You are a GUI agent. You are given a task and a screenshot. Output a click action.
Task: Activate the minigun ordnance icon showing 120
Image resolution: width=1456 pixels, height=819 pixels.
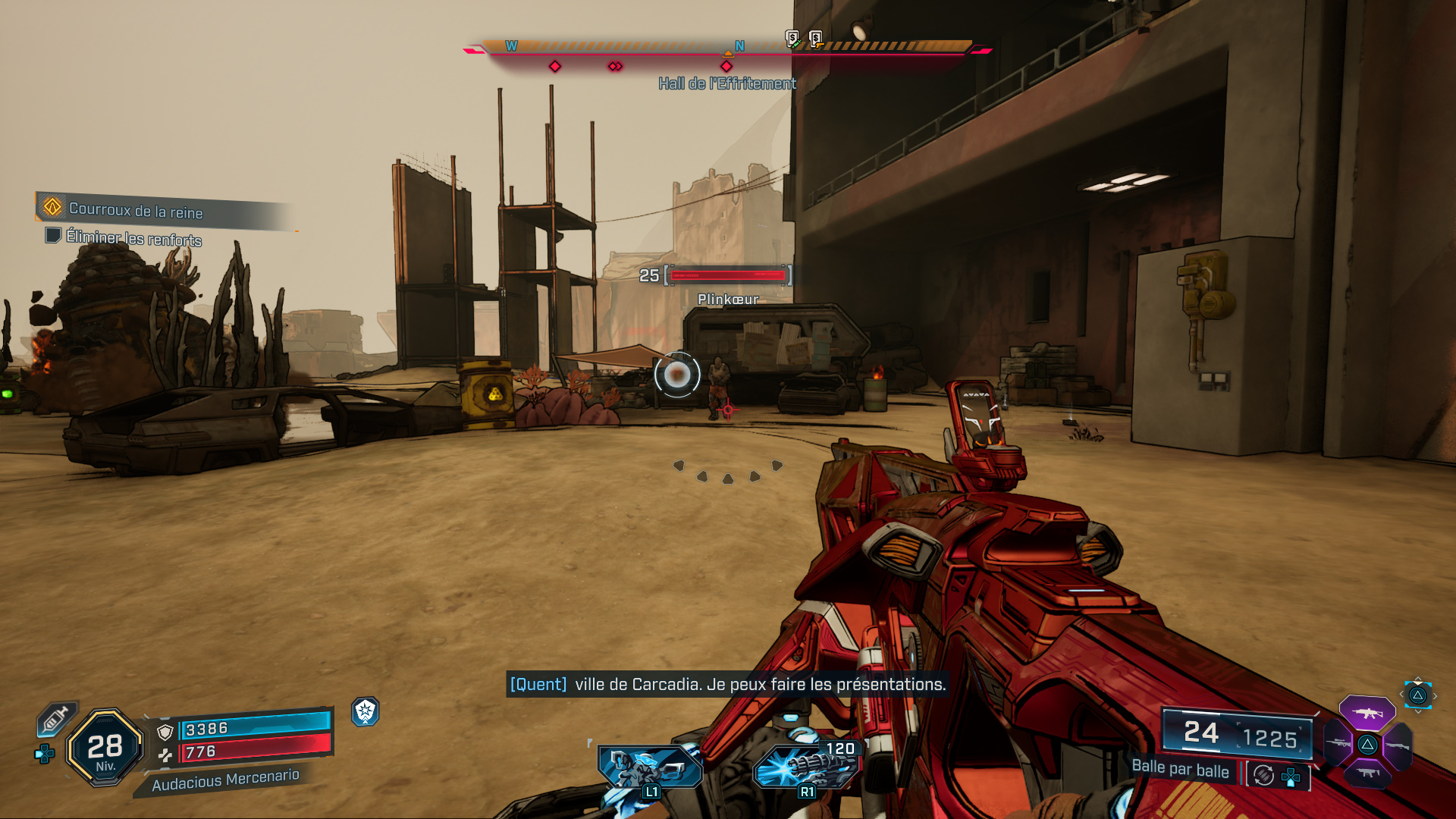click(807, 767)
